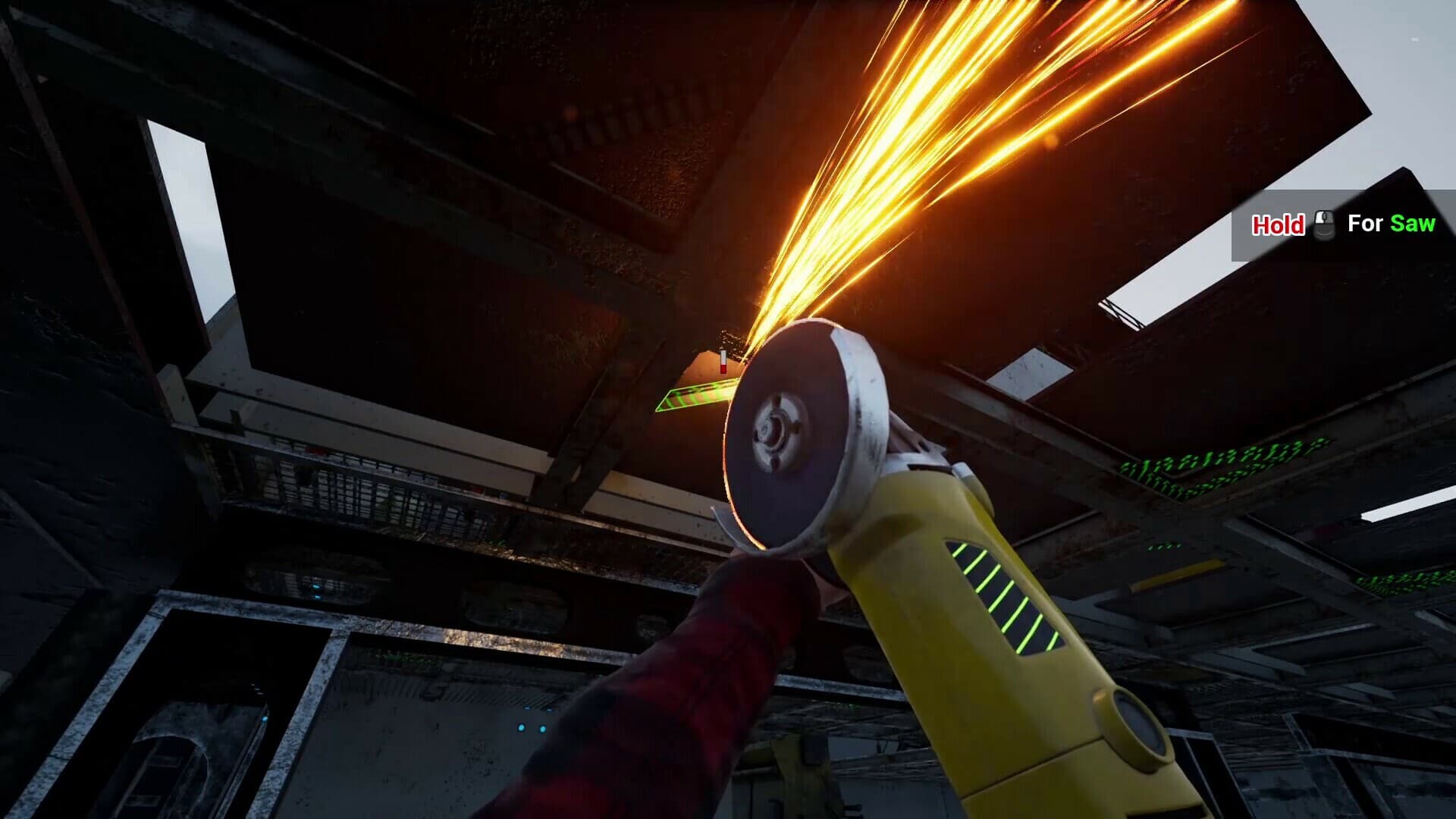Click the red fill of the cut meter
This screenshot has width=1456, height=819.
[x=723, y=369]
